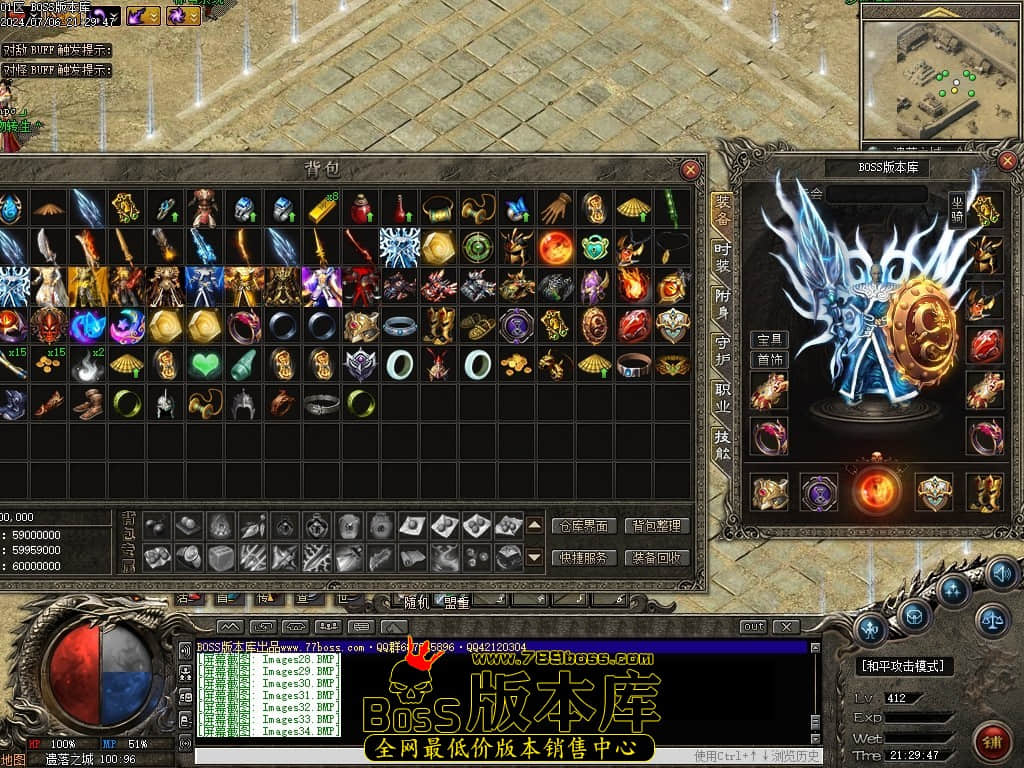This screenshot has width=1024, height=768.
Task: Select the green heart item in backpack
Action: click(205, 365)
